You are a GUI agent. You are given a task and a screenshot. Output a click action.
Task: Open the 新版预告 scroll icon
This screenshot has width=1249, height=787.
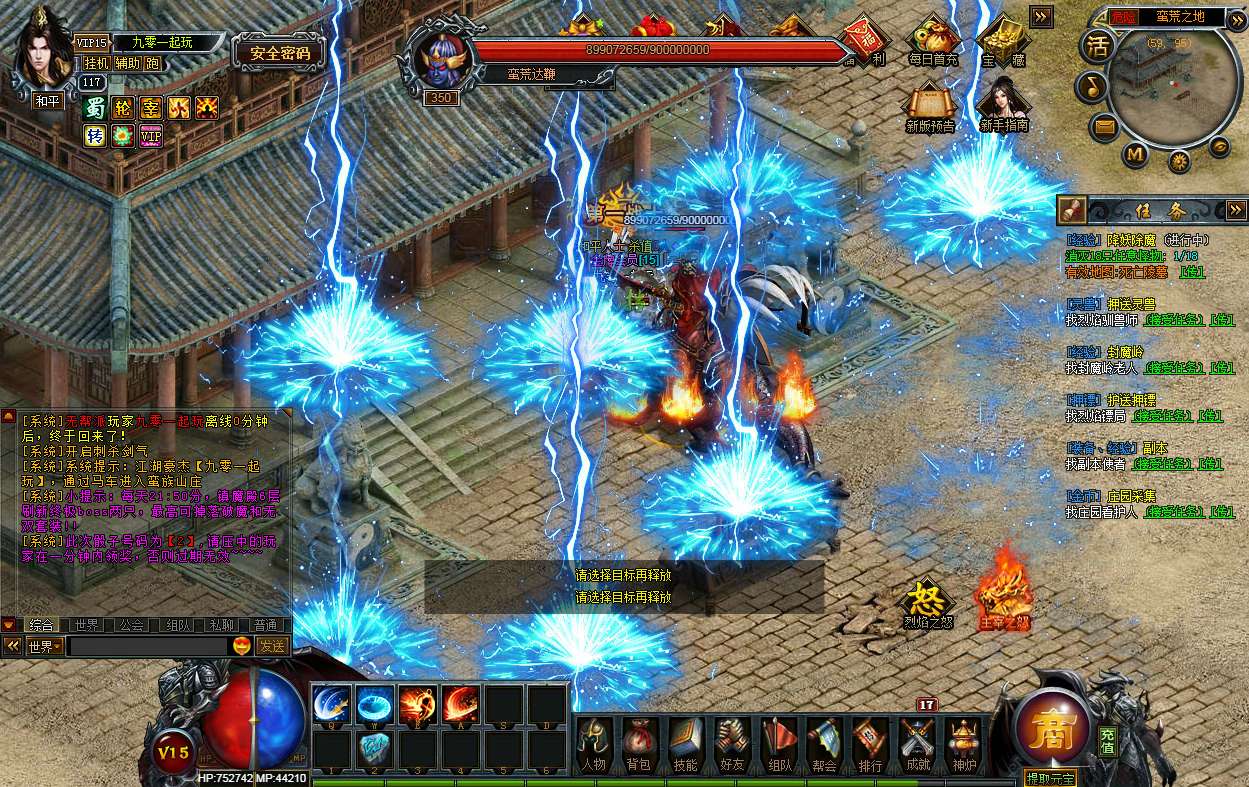pos(930,105)
